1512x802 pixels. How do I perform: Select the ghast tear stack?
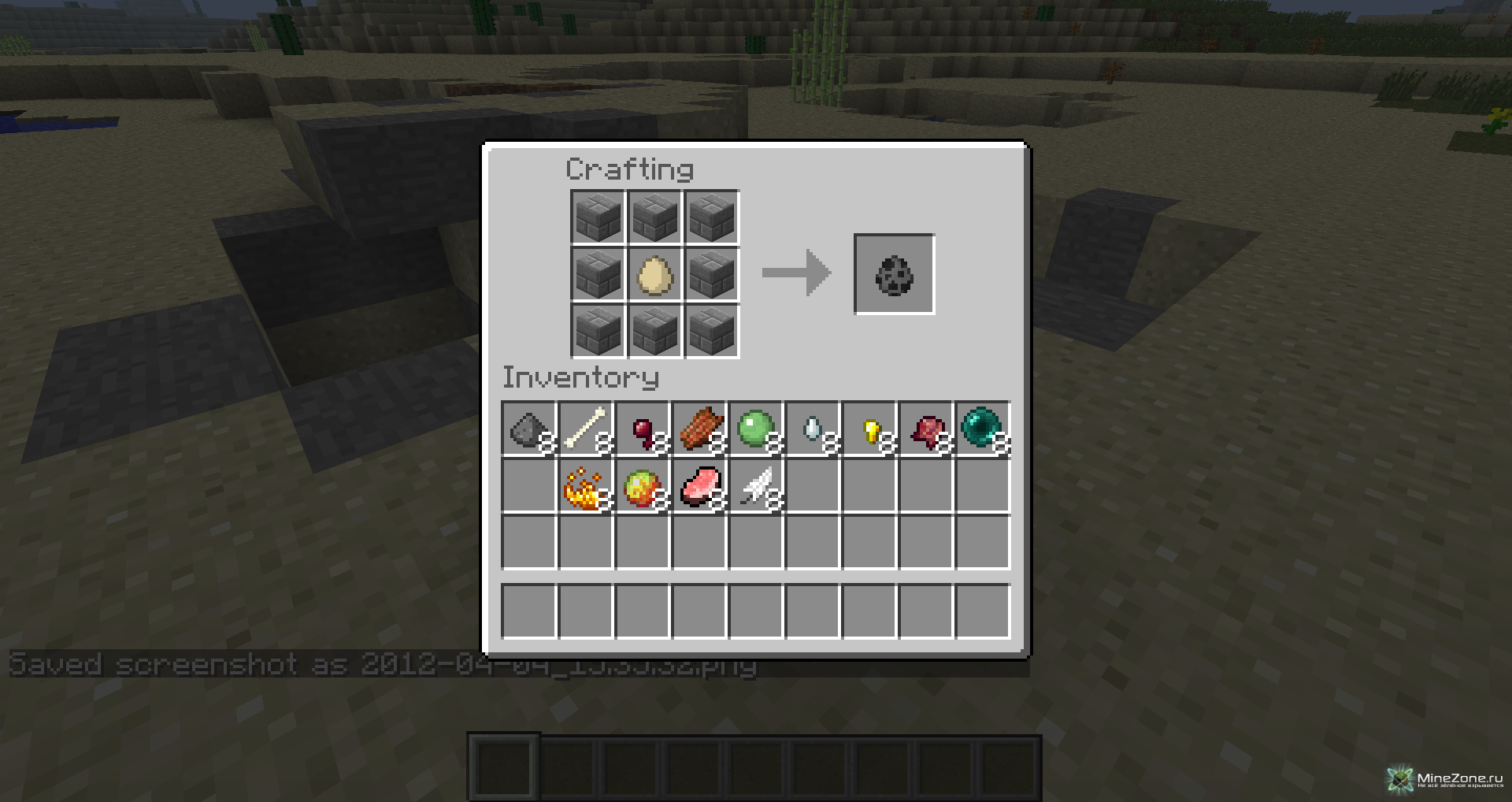813,429
